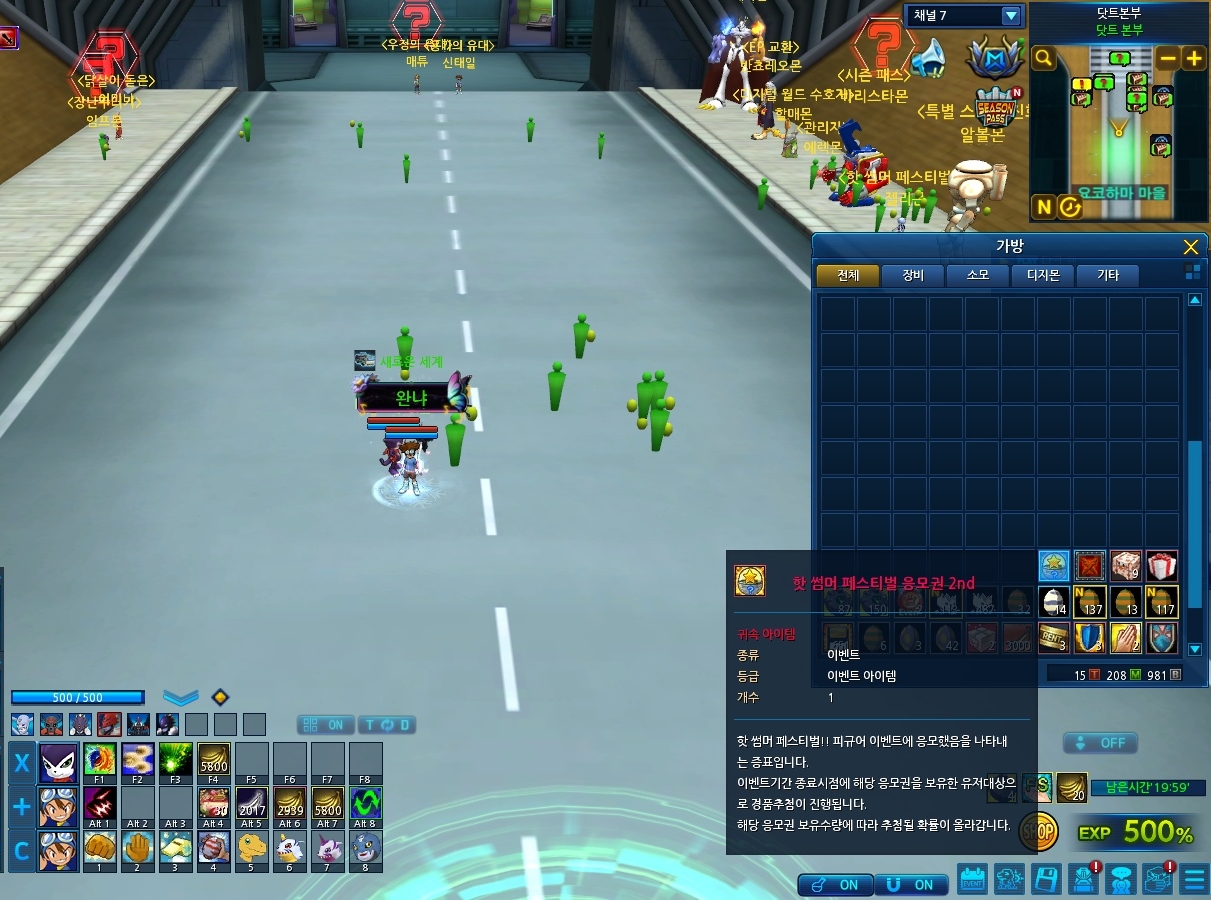Zoom in the minimap with the plus button
This screenshot has width=1211, height=900.
coord(1193,58)
